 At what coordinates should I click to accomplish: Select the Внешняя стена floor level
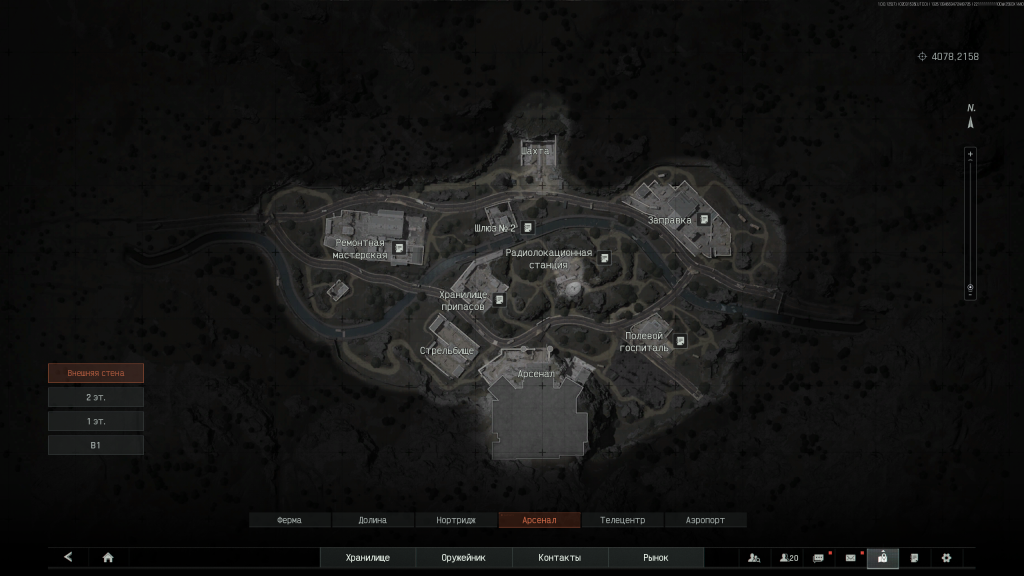pos(96,373)
